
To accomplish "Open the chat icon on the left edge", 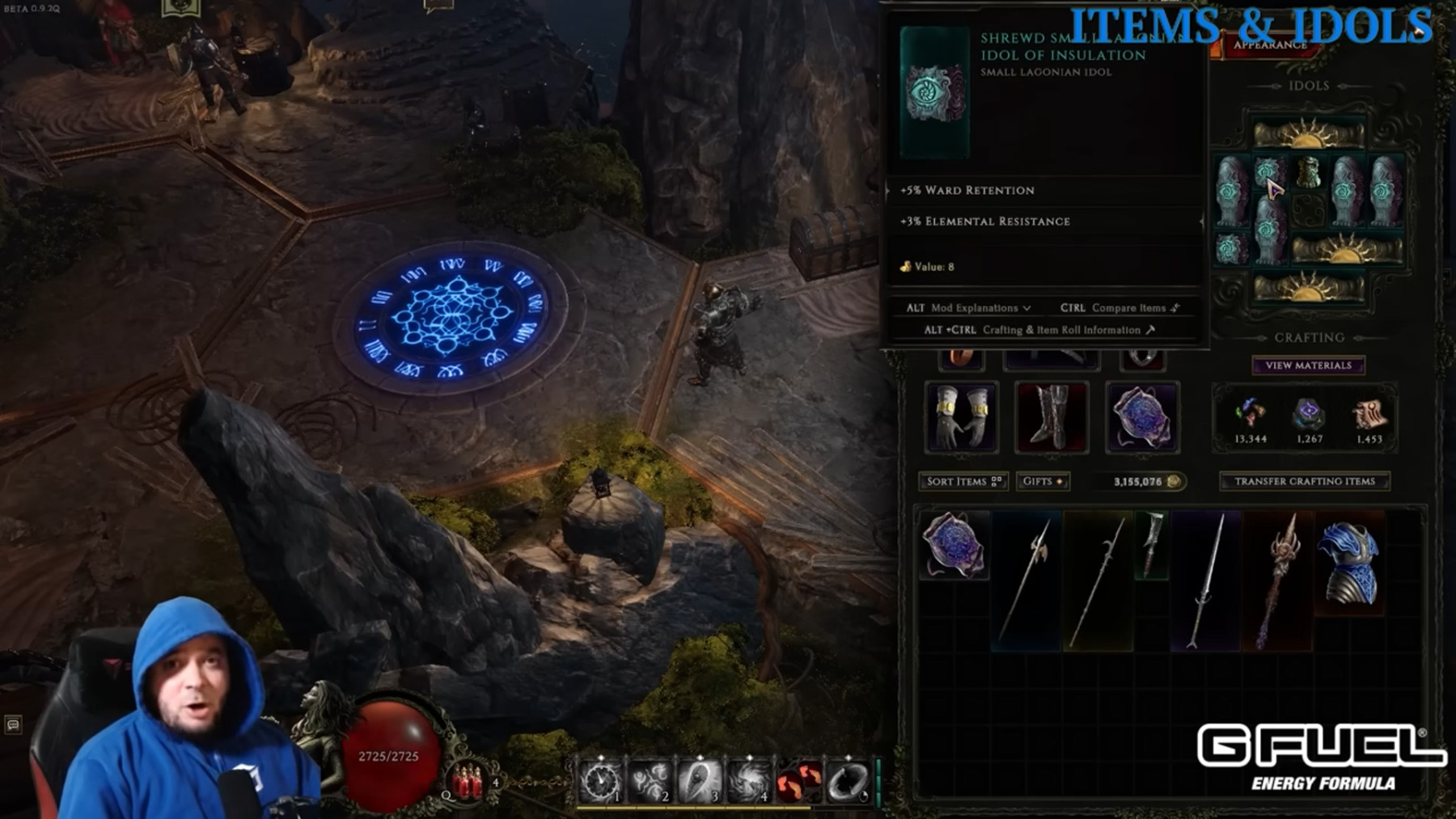I will pyautogui.click(x=13, y=724).
